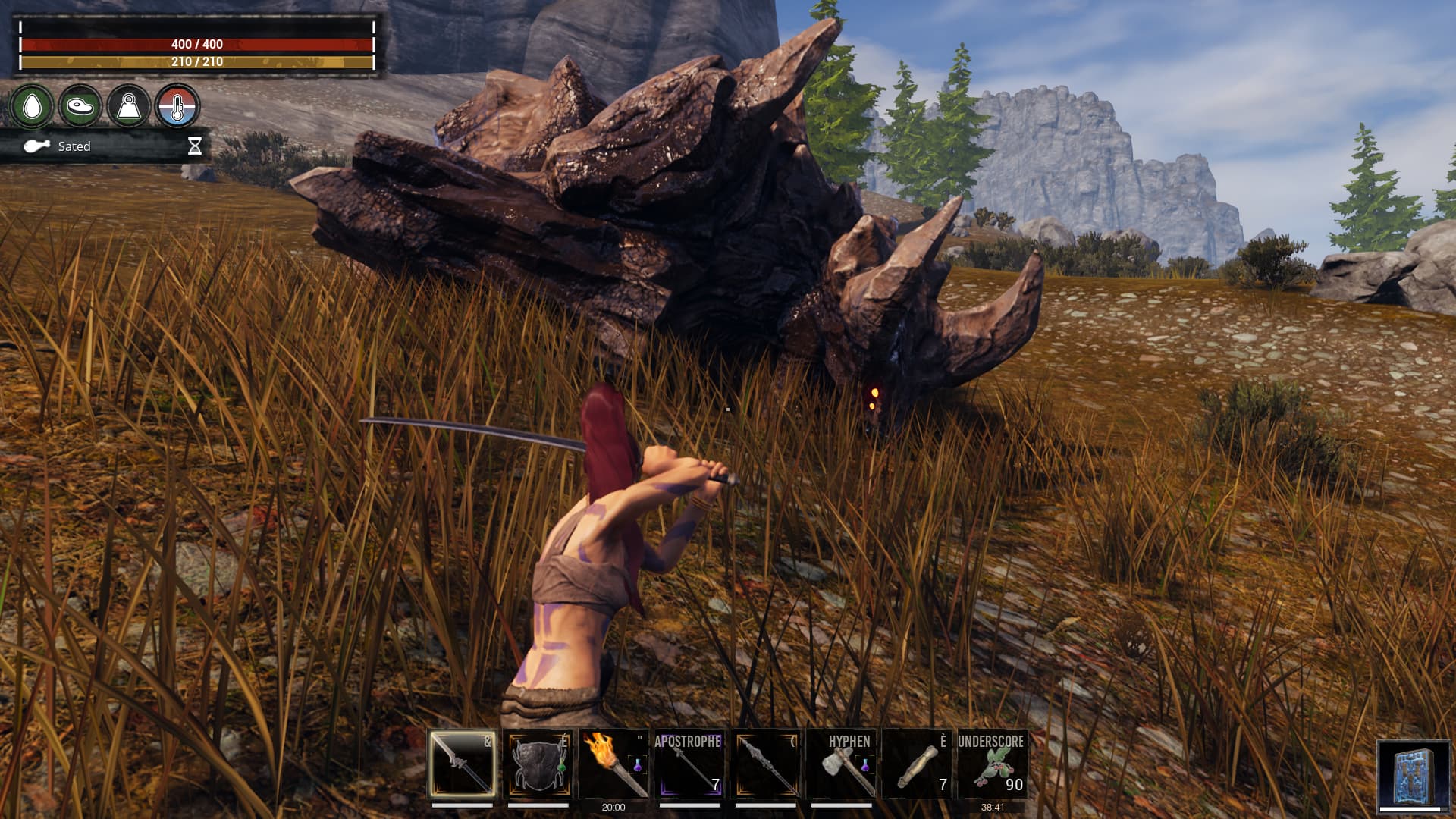Check the weight encumbrance icon
The width and height of the screenshot is (1456, 819).
pos(128,107)
